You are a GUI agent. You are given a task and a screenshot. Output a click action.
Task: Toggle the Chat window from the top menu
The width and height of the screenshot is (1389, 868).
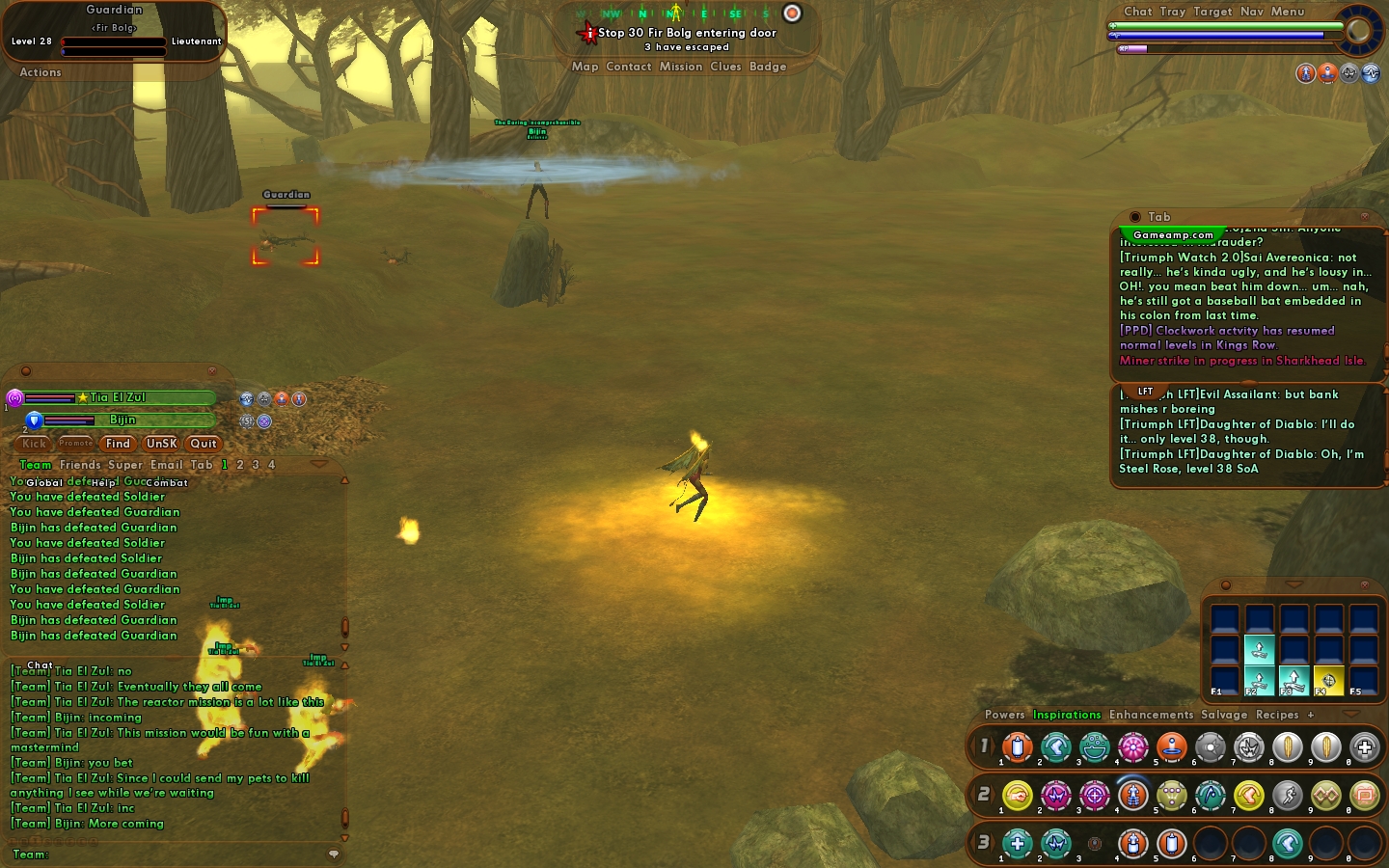tap(1137, 12)
